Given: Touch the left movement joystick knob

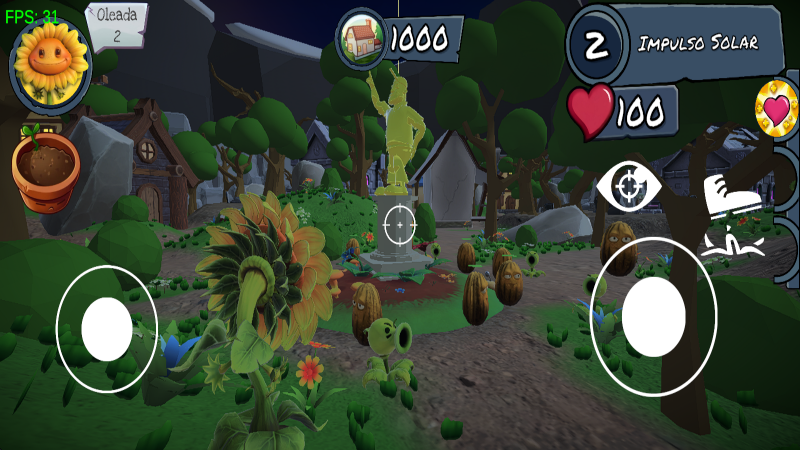Looking at the screenshot, I should tap(106, 329).
